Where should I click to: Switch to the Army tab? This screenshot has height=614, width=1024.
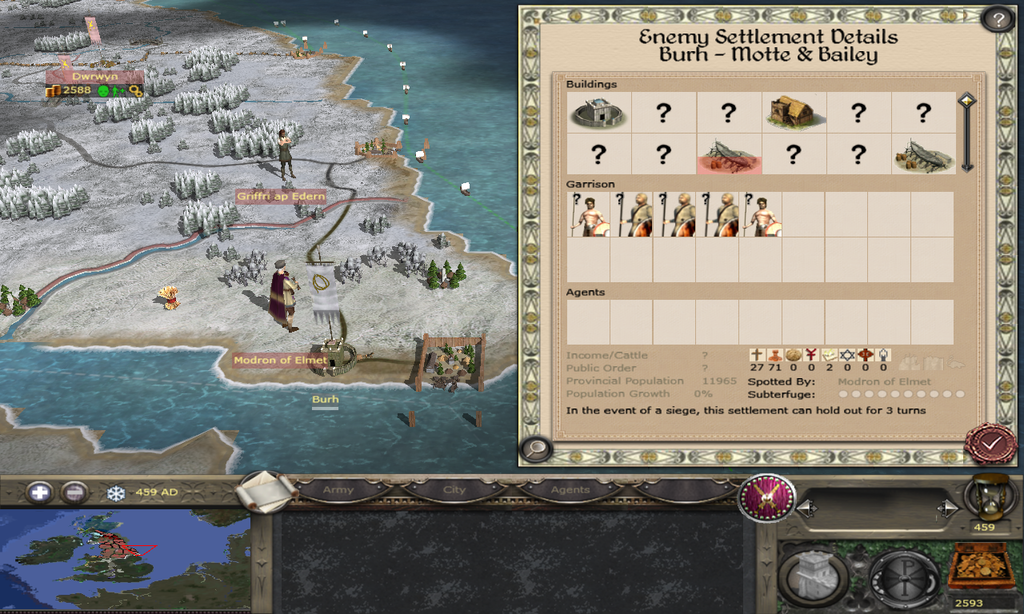[x=339, y=490]
